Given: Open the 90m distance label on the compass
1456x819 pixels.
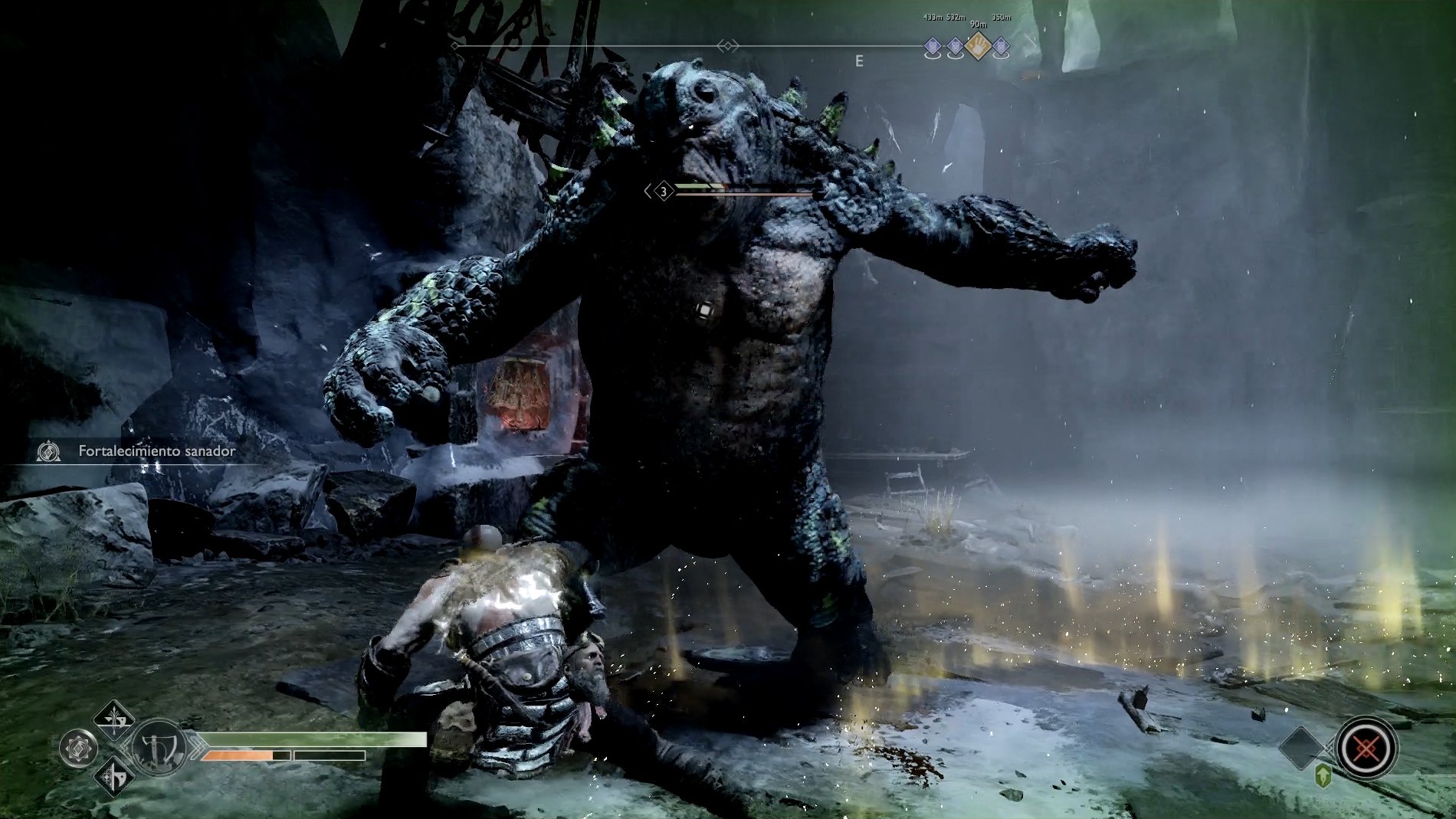Looking at the screenshot, I should [979, 25].
